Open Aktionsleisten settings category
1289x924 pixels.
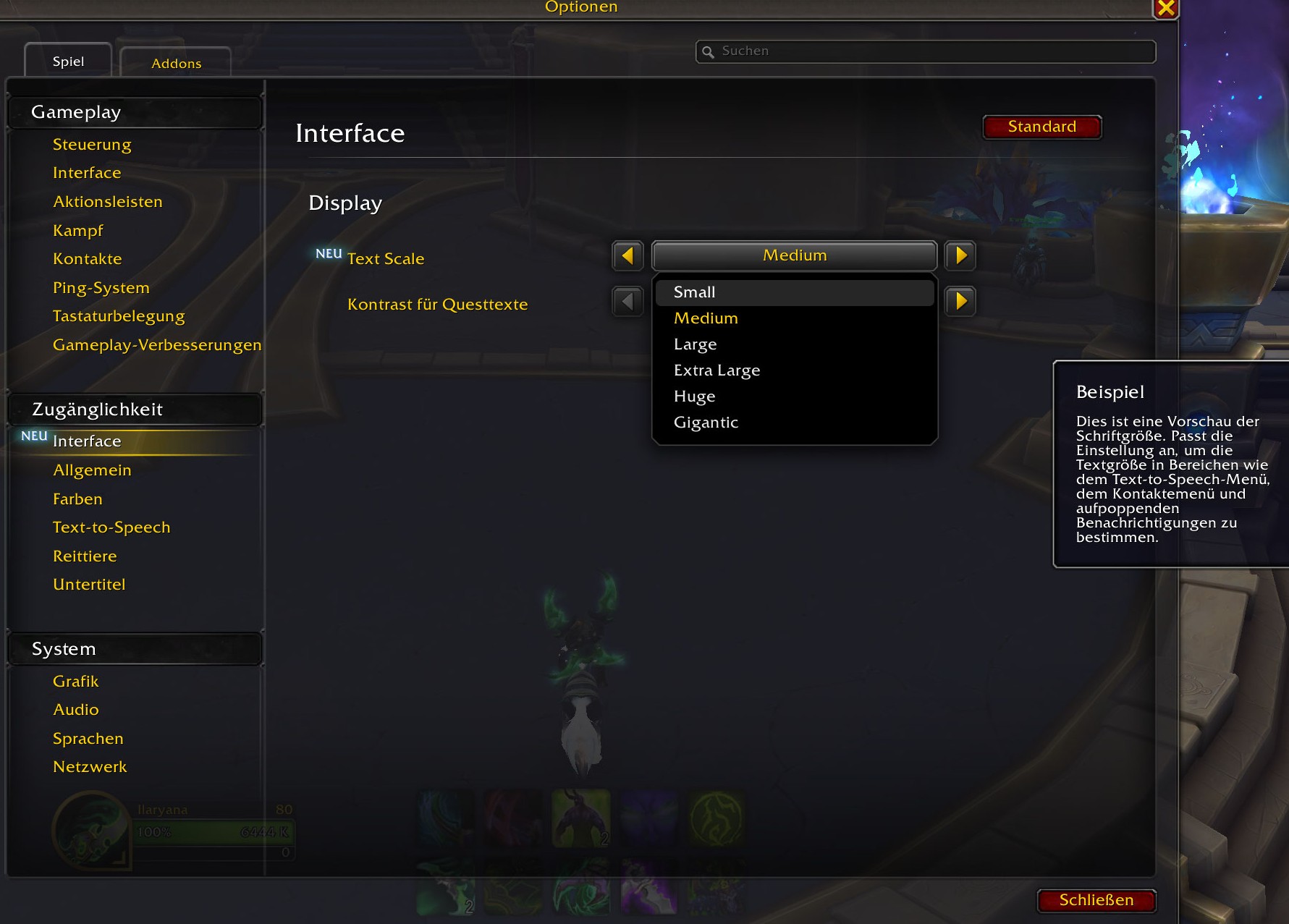(108, 202)
